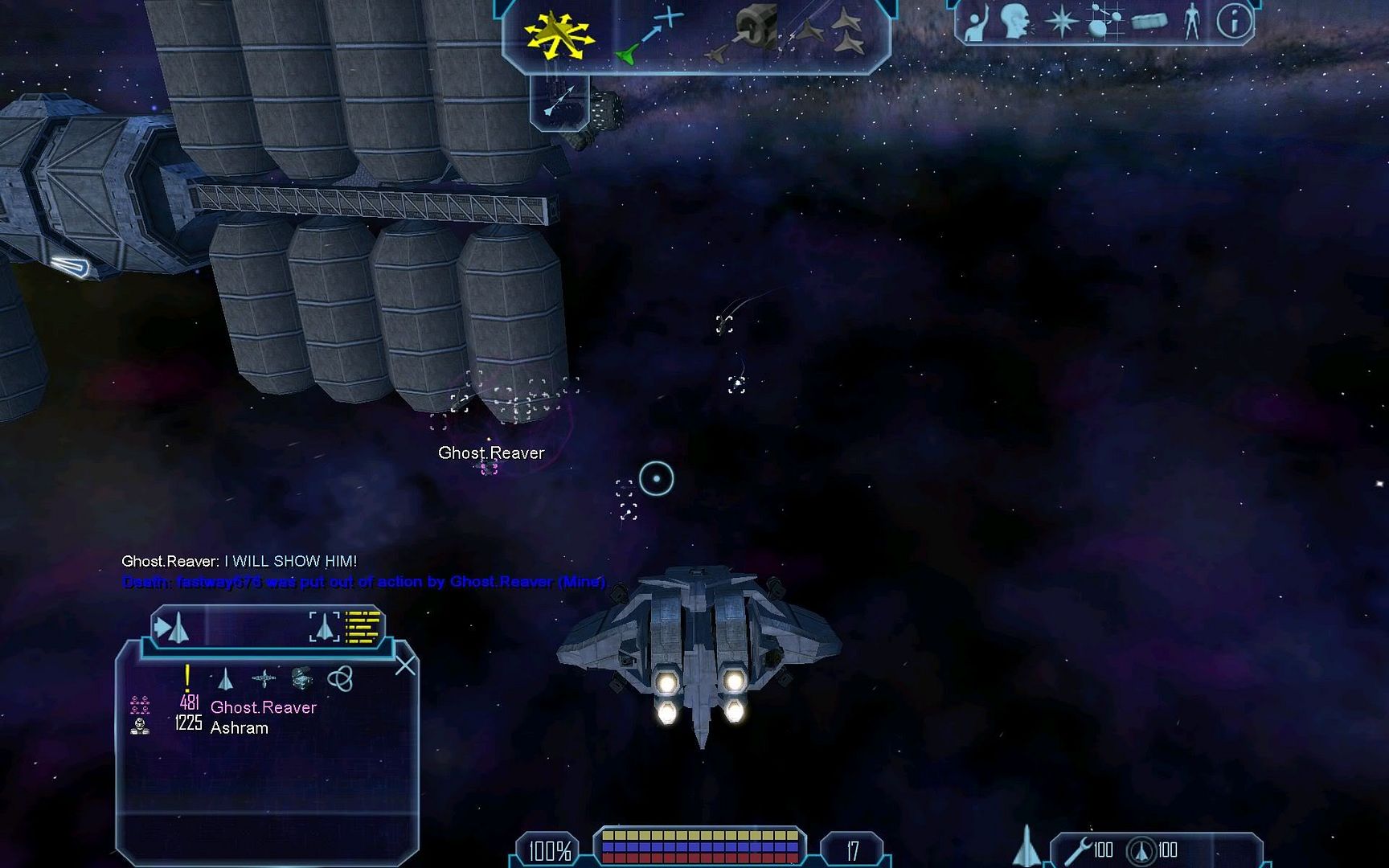The height and width of the screenshot is (868, 1389).
Task: Open the standing humanoid figure icon
Action: 1191,22
